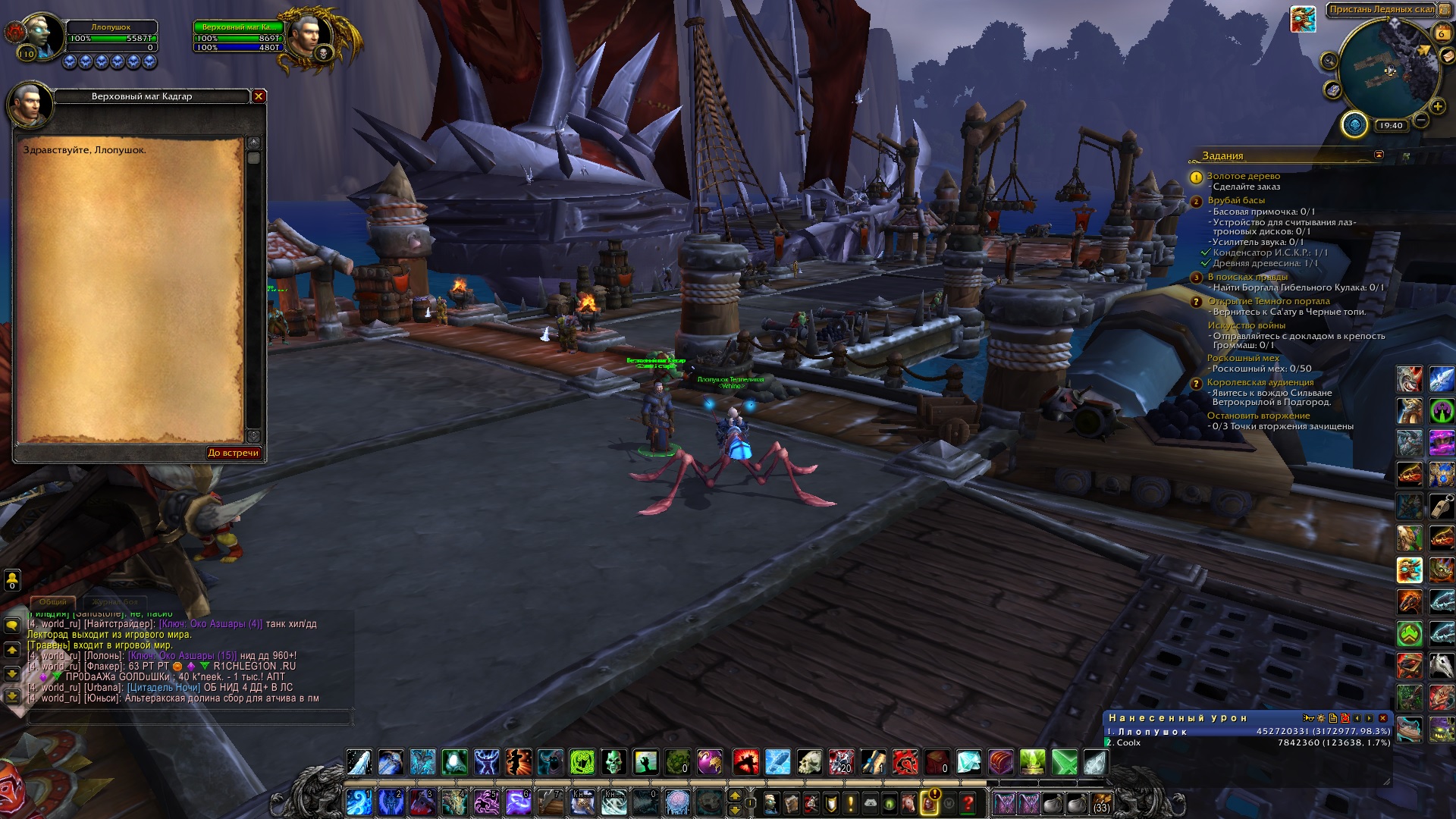Close the Khadgar dialogue window
1456x819 pixels.
[259, 96]
